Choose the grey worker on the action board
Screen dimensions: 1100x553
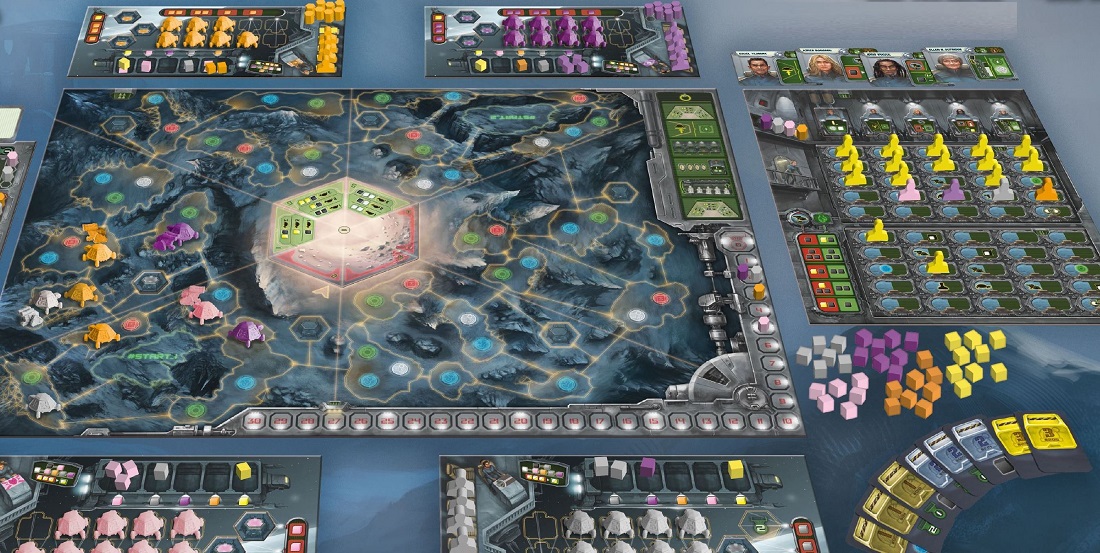click(x=1001, y=189)
